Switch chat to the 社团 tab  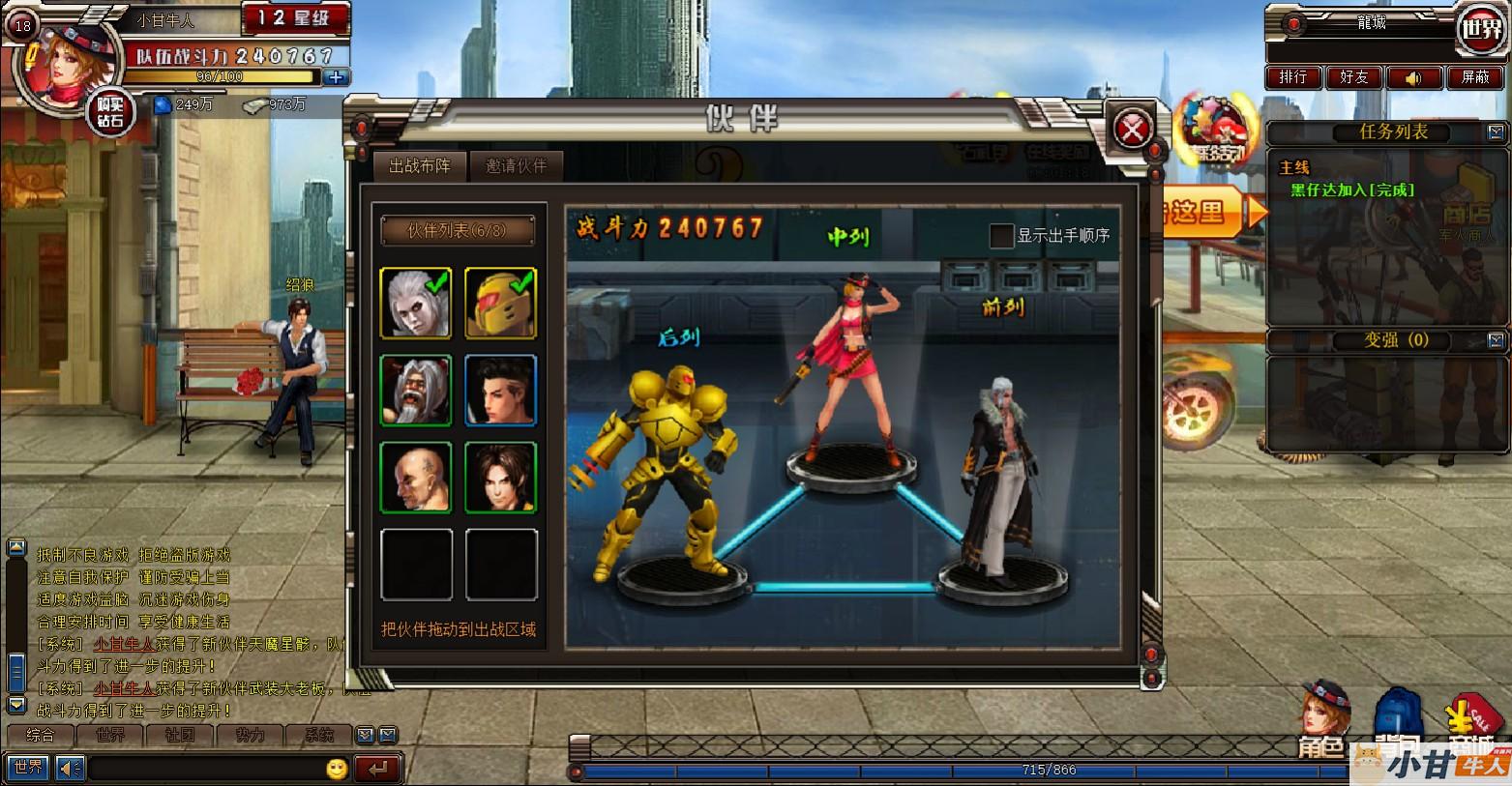[180, 736]
